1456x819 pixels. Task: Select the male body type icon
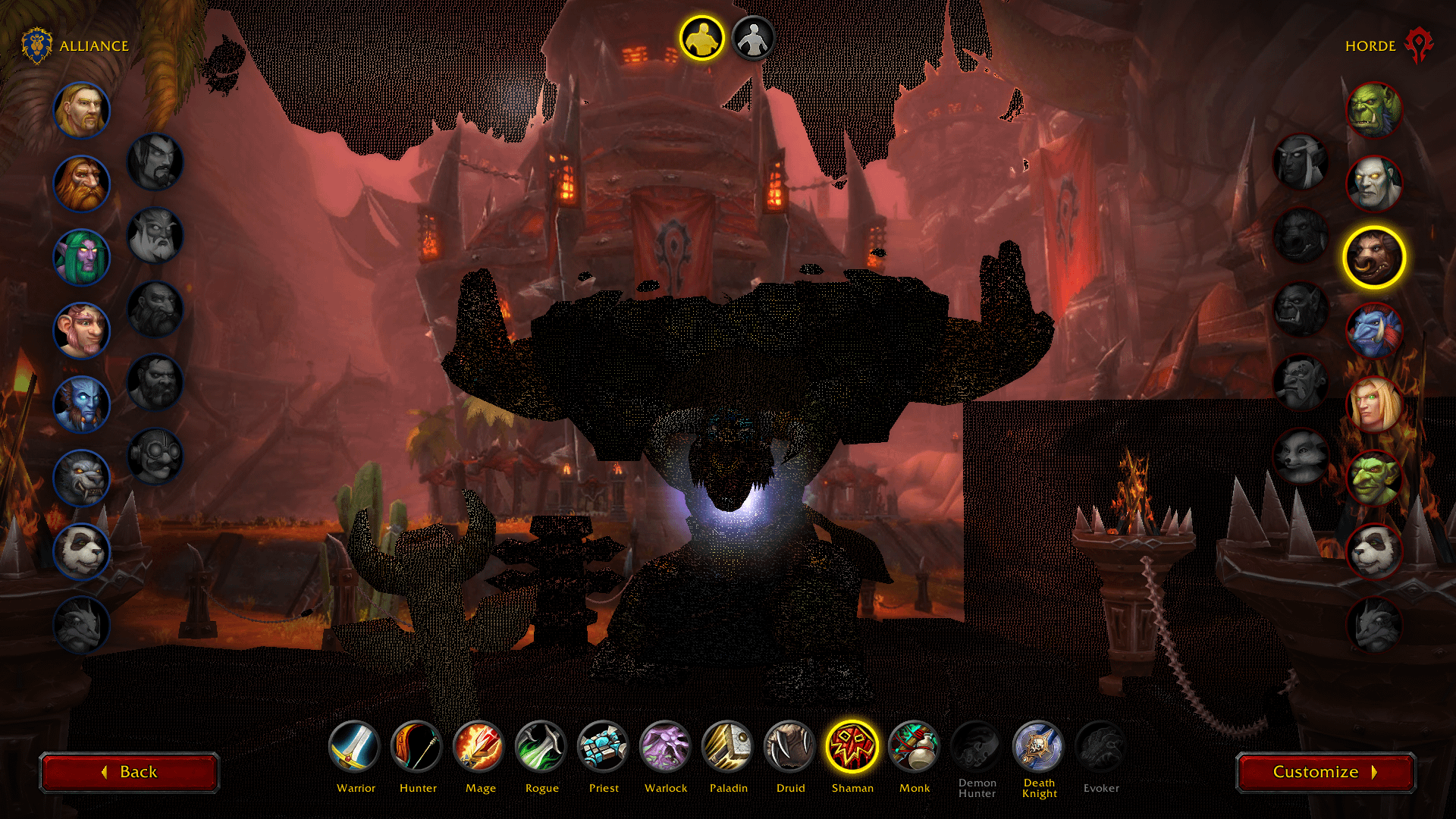pyautogui.click(x=702, y=38)
